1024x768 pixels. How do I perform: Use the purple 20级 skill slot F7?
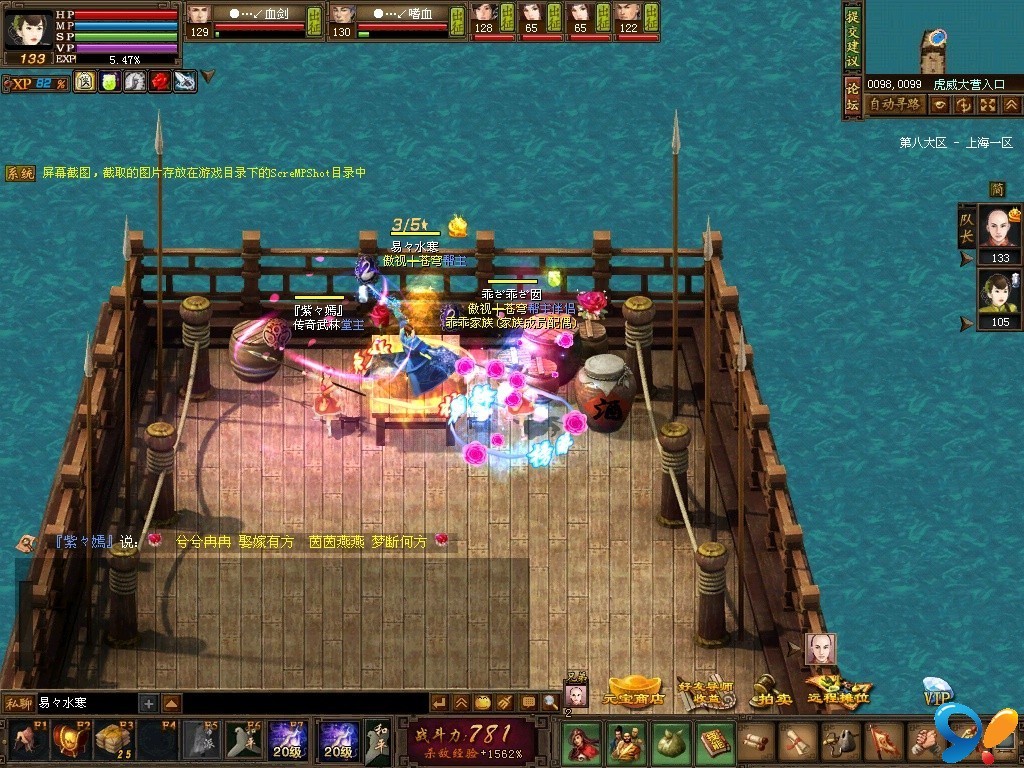coord(288,741)
